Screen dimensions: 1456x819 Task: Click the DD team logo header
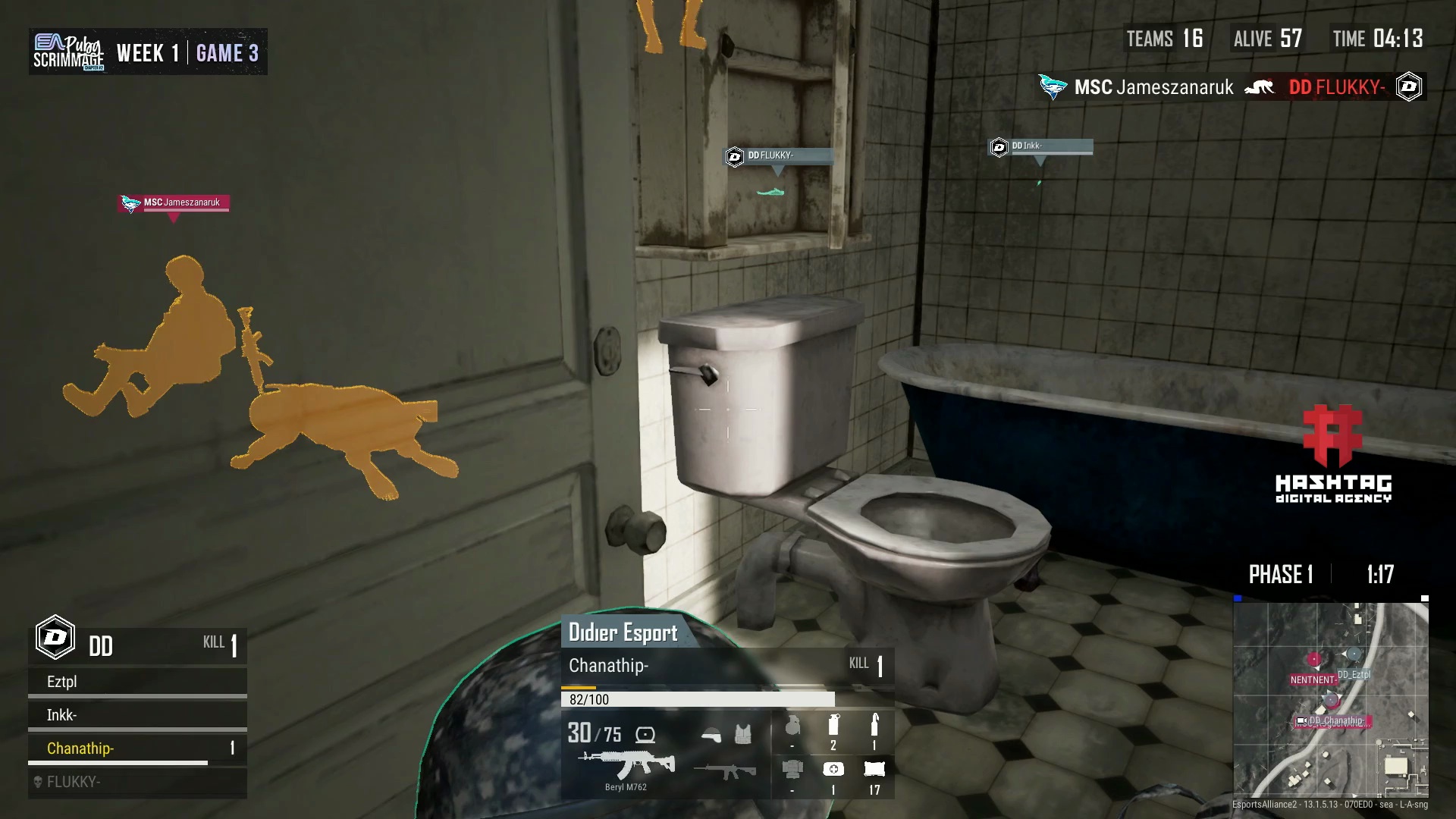[55, 639]
